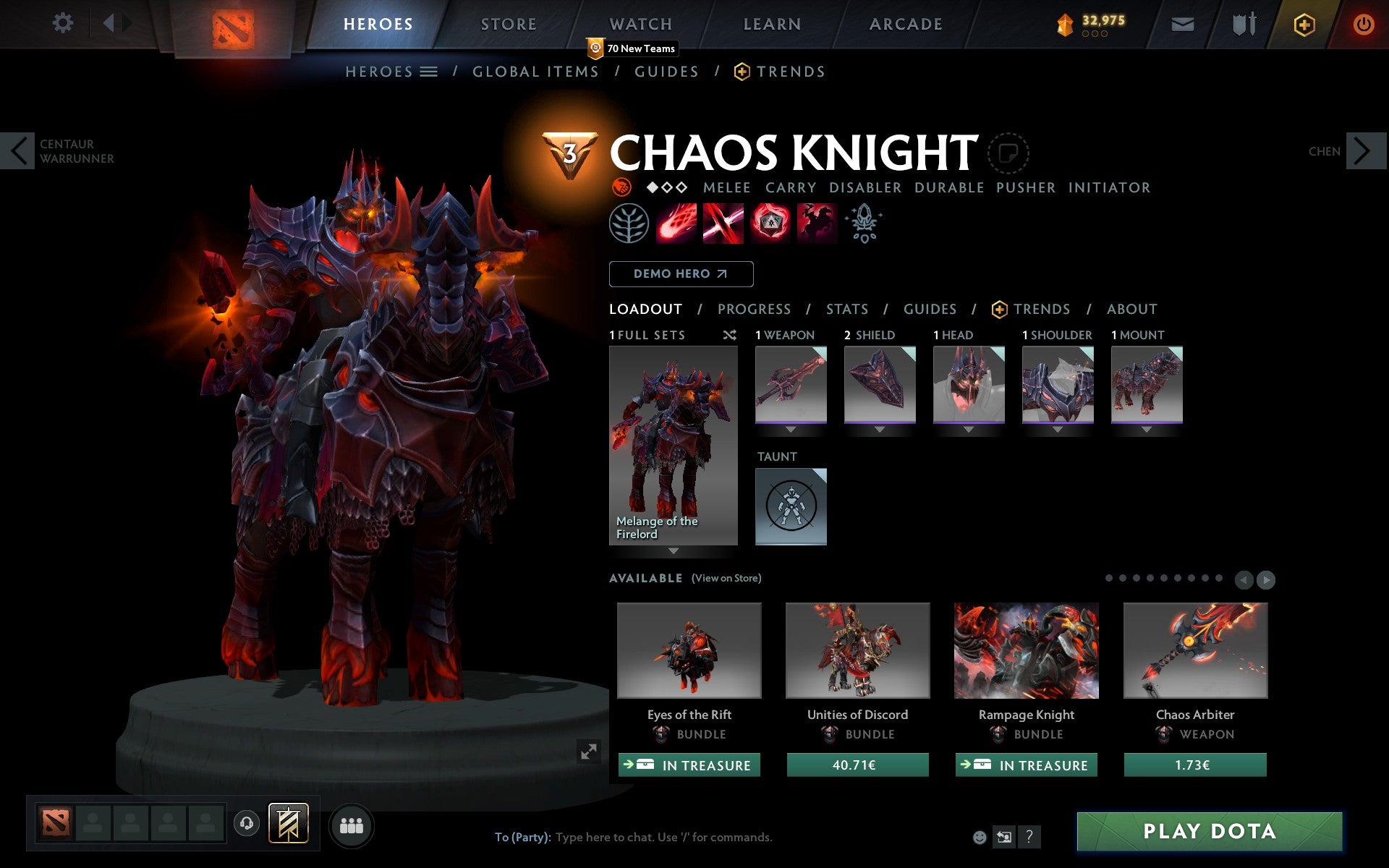View the talent tree icon
The image size is (1389, 868).
tap(628, 224)
